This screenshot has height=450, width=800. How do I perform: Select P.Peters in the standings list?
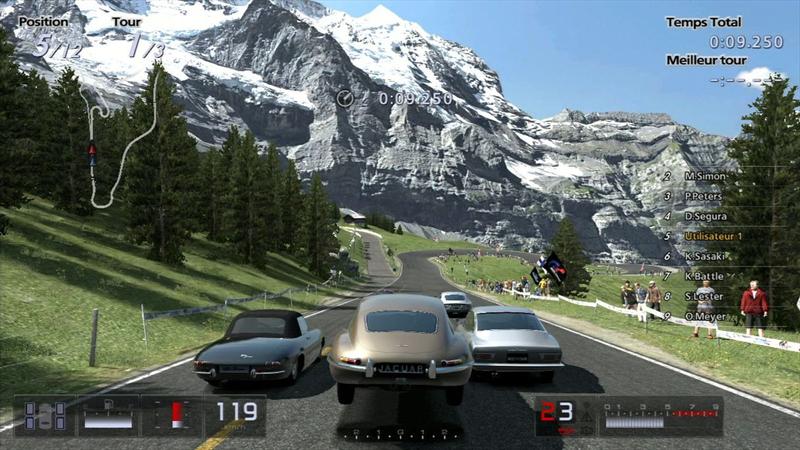[x=705, y=196]
